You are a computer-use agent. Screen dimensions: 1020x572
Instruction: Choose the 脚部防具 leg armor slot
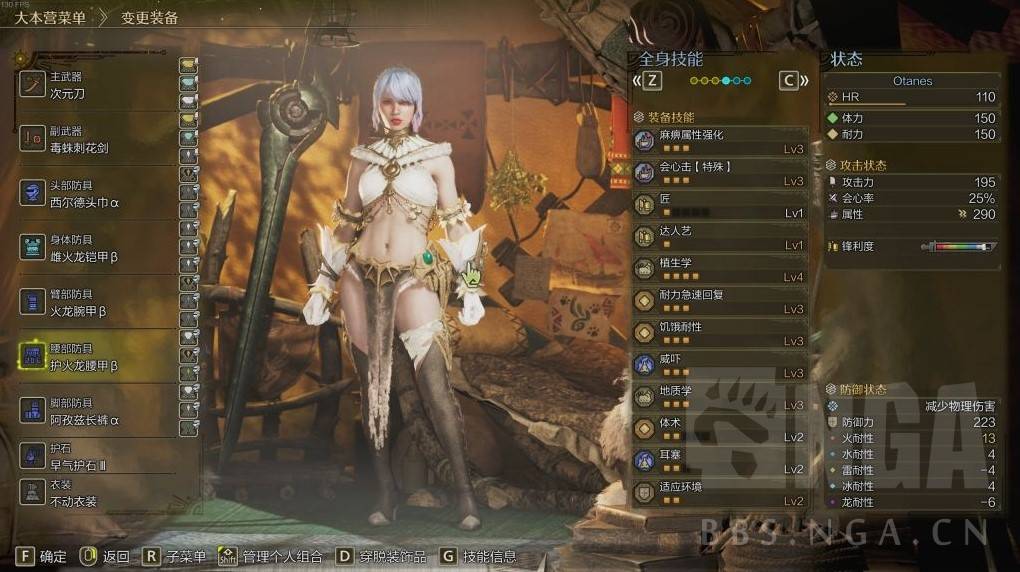pyautogui.click(x=97, y=411)
